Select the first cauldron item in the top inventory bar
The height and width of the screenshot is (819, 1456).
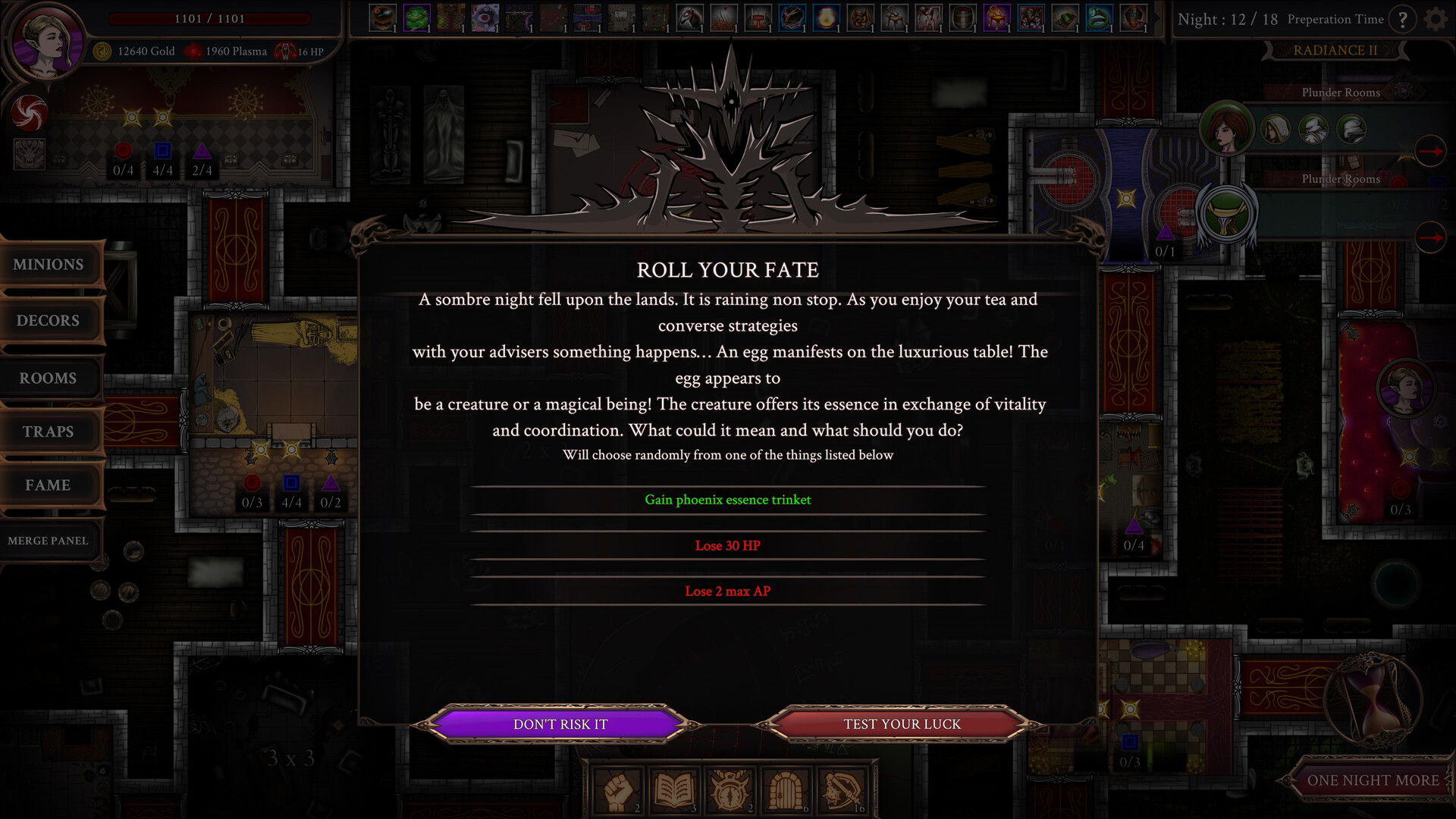click(384, 17)
